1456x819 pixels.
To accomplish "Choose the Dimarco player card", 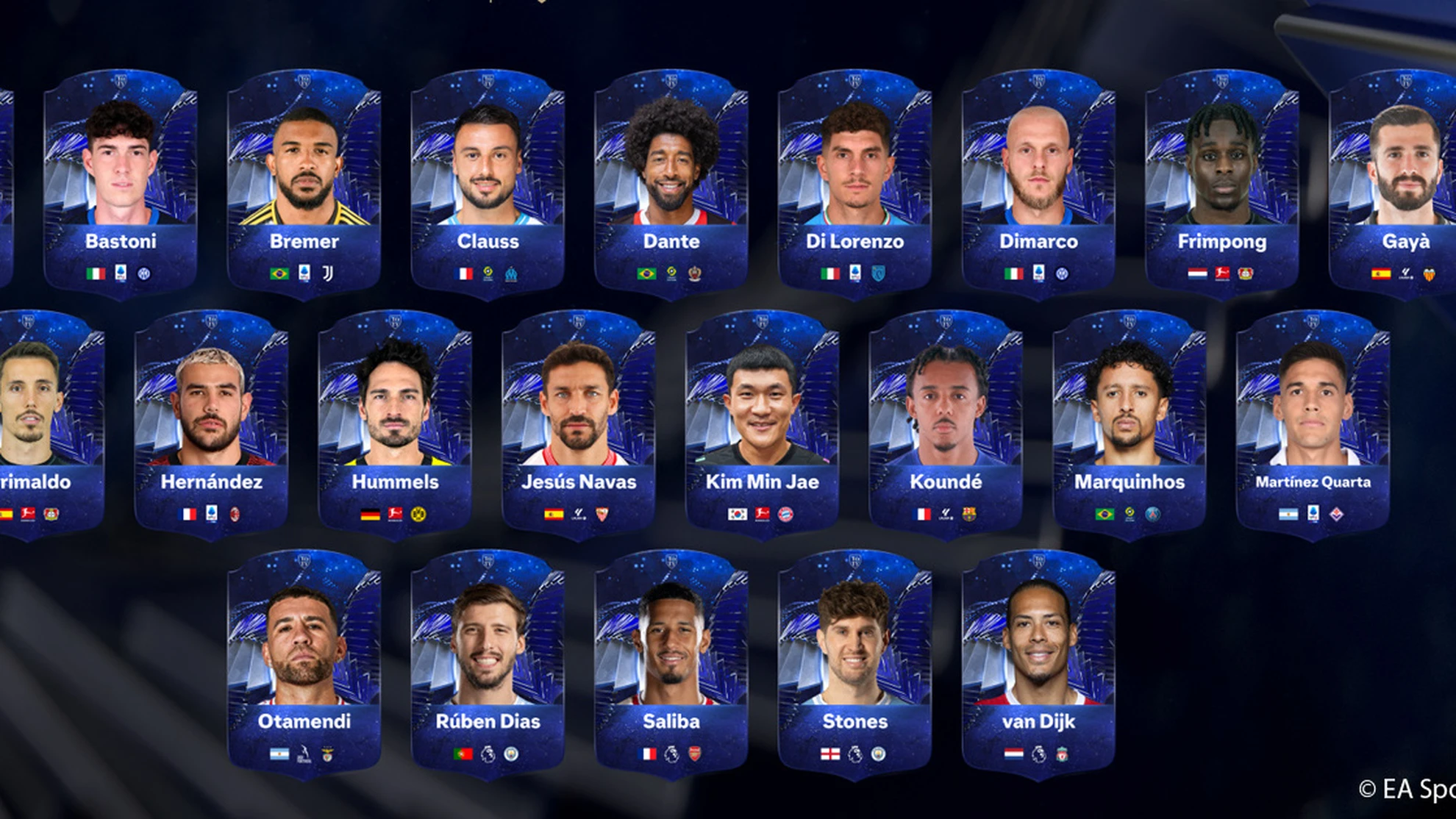I will pos(1038,184).
